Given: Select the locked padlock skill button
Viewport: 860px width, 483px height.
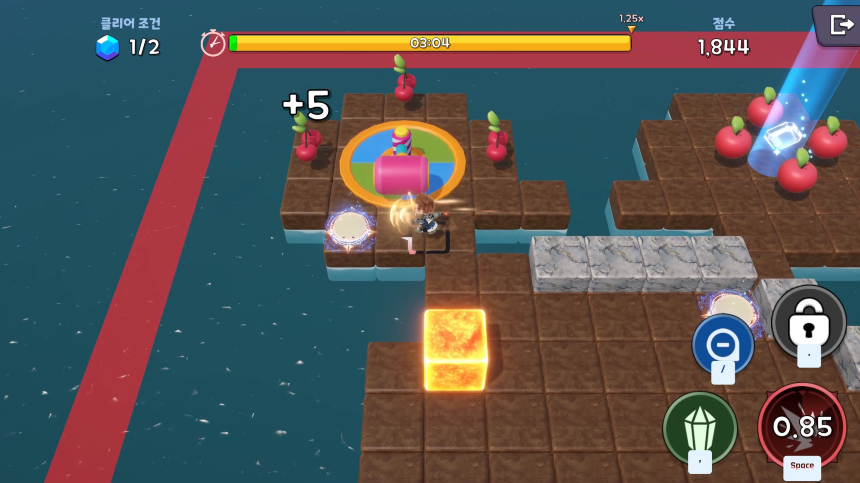Looking at the screenshot, I should [808, 322].
